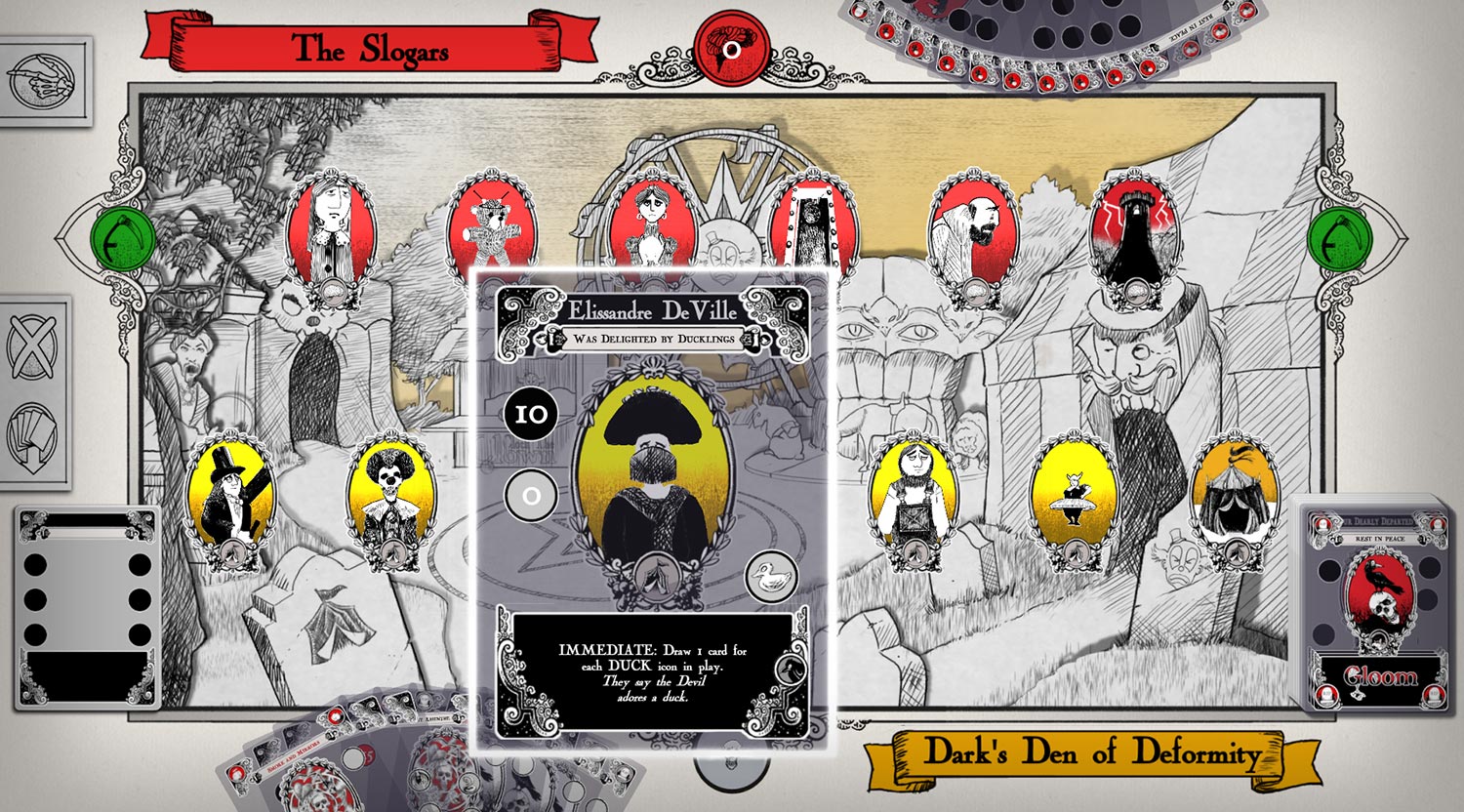The image size is (1464, 812).
Task: Click The Slogars family banner
Action: pyautogui.click(x=364, y=47)
